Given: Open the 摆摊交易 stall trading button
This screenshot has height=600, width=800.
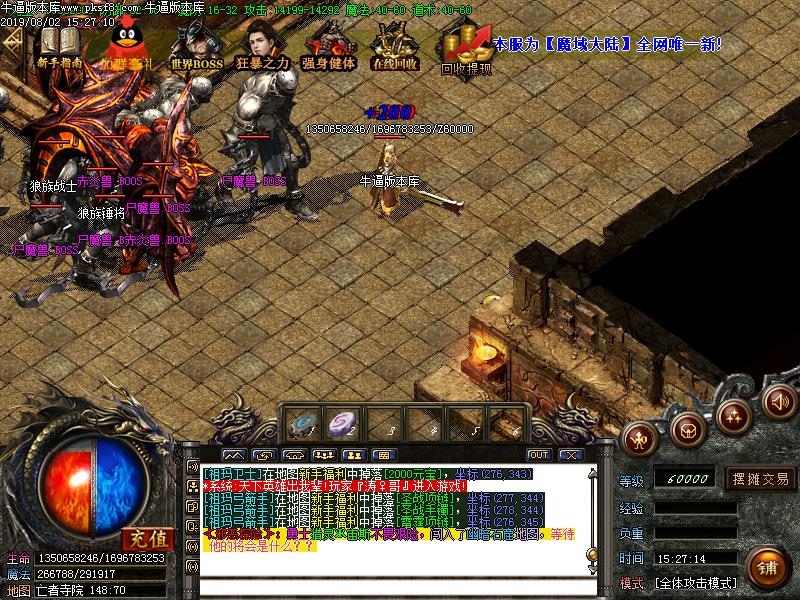Looking at the screenshot, I should (759, 478).
